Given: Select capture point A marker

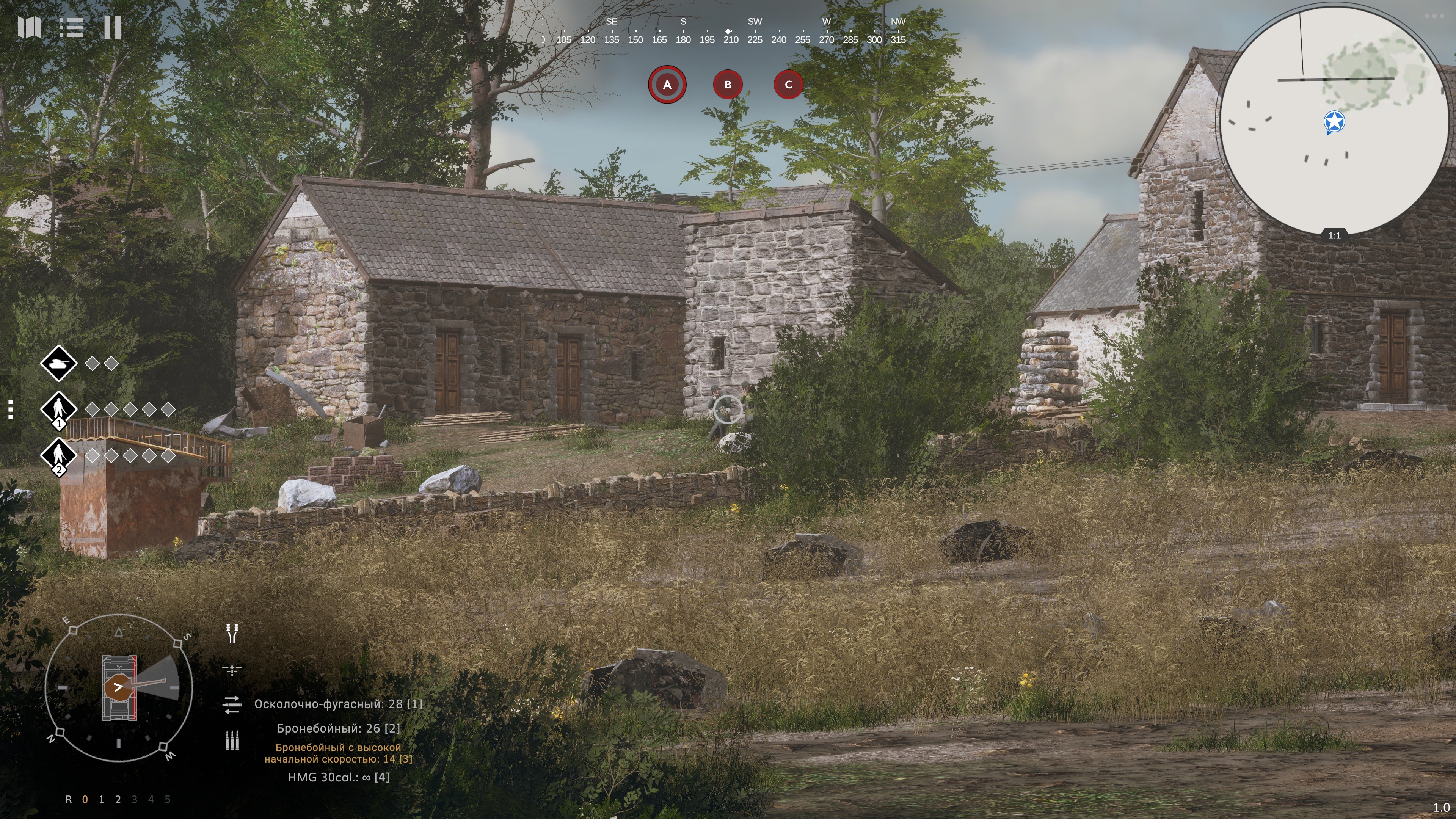Looking at the screenshot, I should [667, 85].
